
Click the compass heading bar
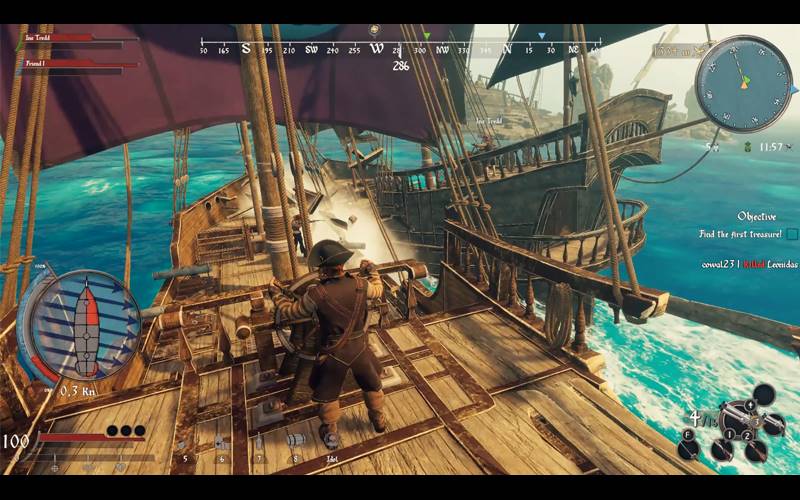pyautogui.click(x=400, y=47)
